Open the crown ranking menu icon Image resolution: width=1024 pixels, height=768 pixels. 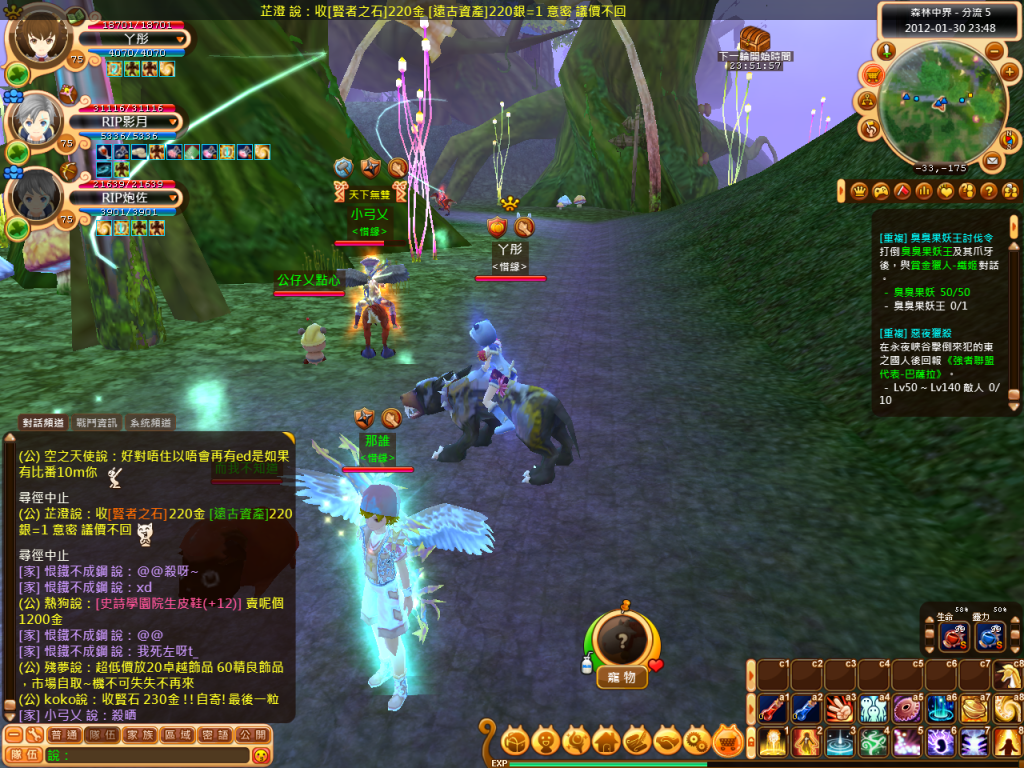(858, 190)
